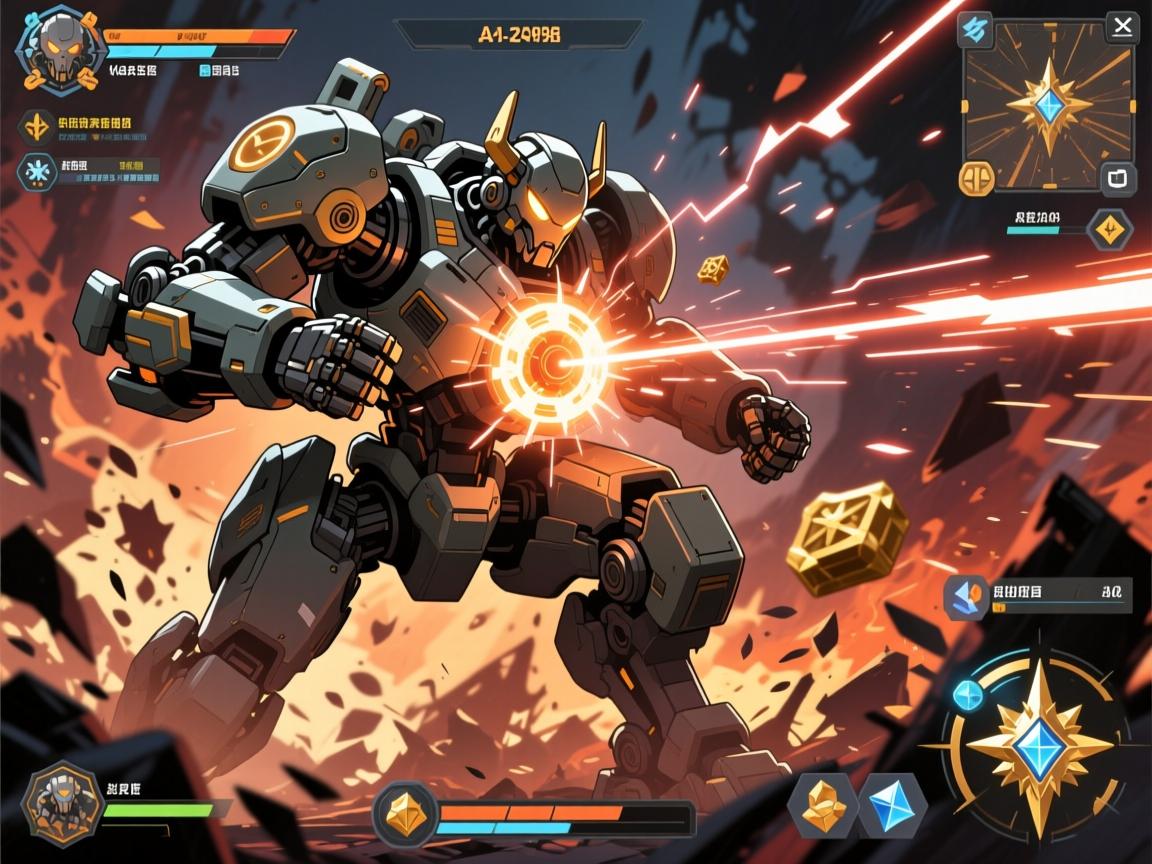Viewport: 1152px width, 864px height.
Task: Use the blue crystal item slot
Action: point(893,804)
